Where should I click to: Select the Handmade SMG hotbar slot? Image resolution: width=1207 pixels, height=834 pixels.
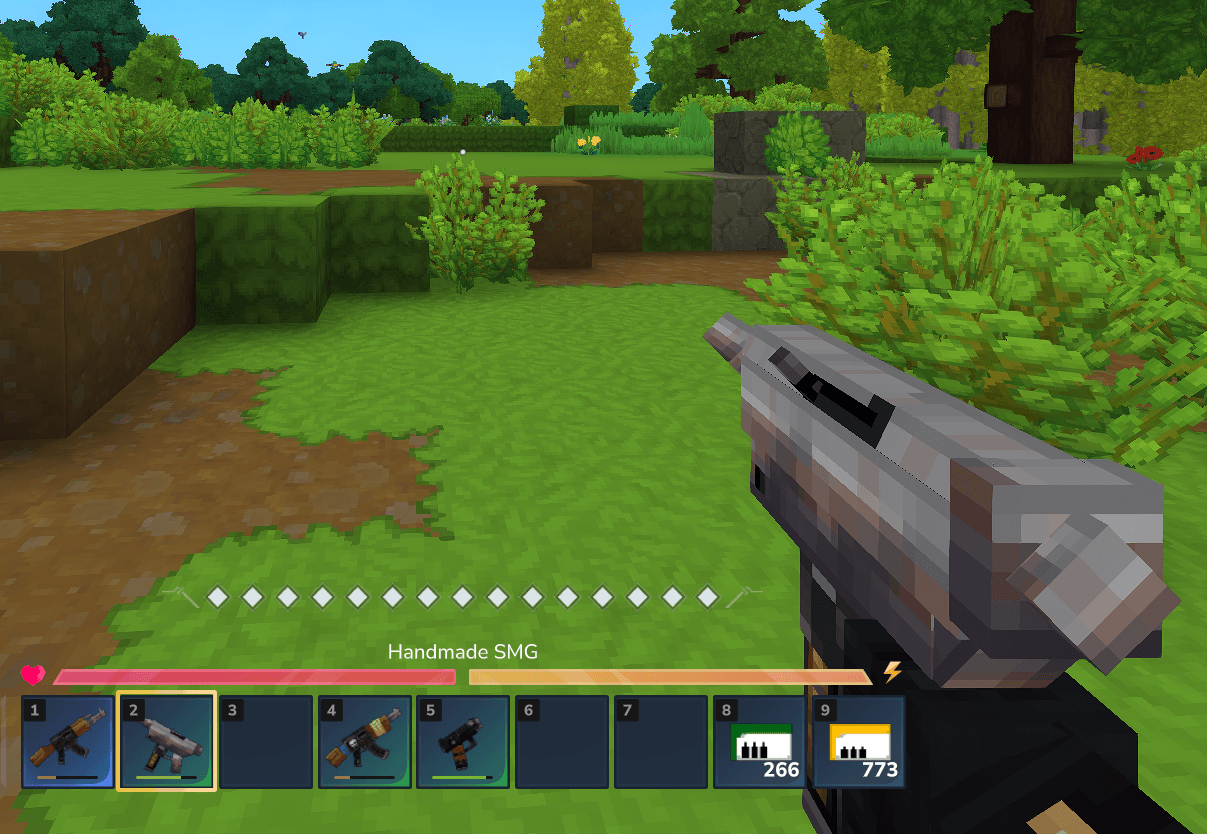click(167, 742)
